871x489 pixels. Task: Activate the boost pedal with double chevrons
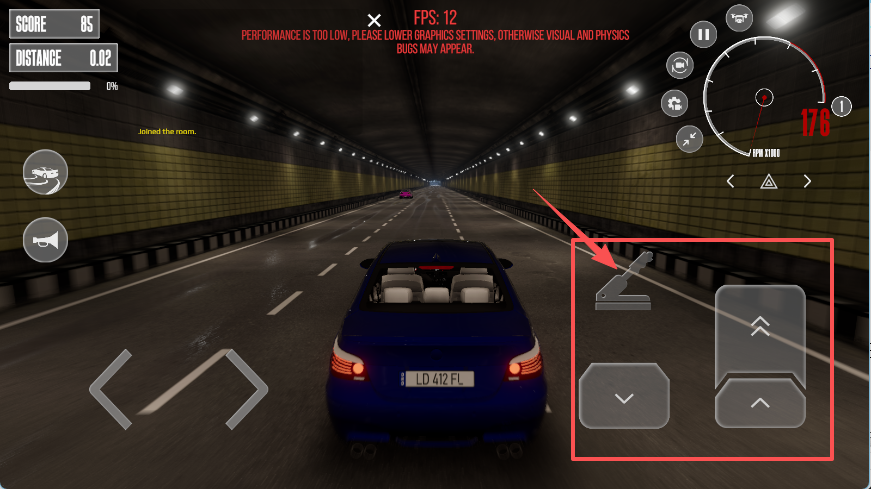760,330
